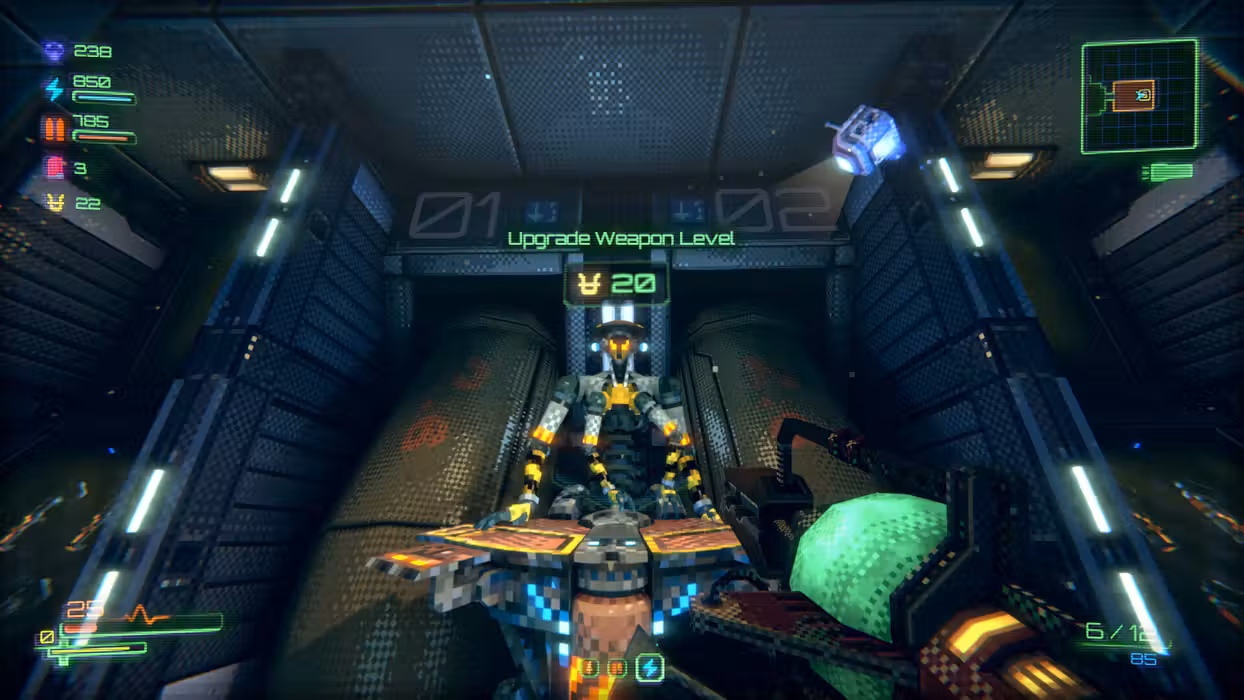The image size is (1244, 700).
Task: Select the blue lightning bolt ammo slot
Action: point(650,667)
